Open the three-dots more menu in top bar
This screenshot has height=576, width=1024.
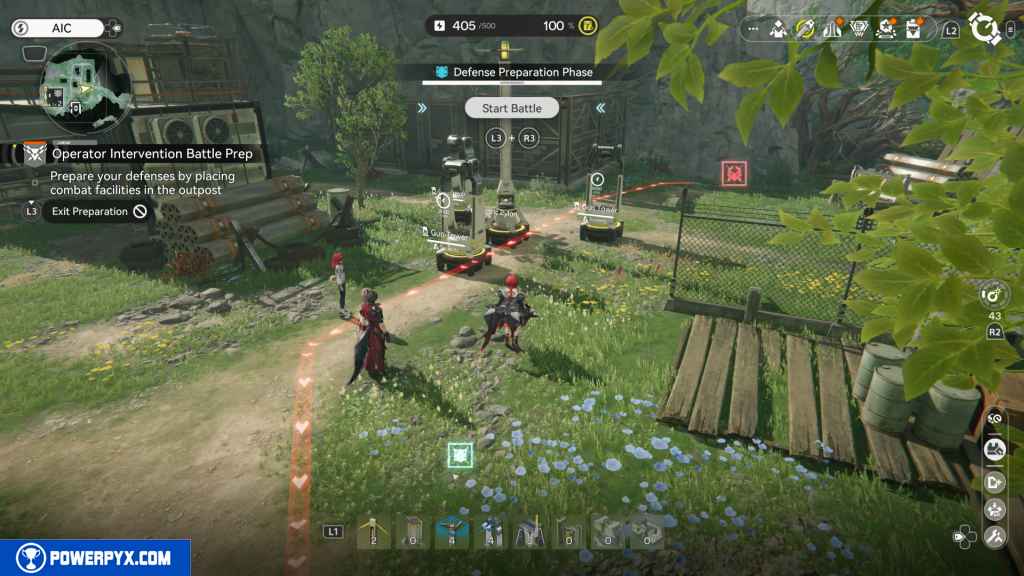coord(753,30)
